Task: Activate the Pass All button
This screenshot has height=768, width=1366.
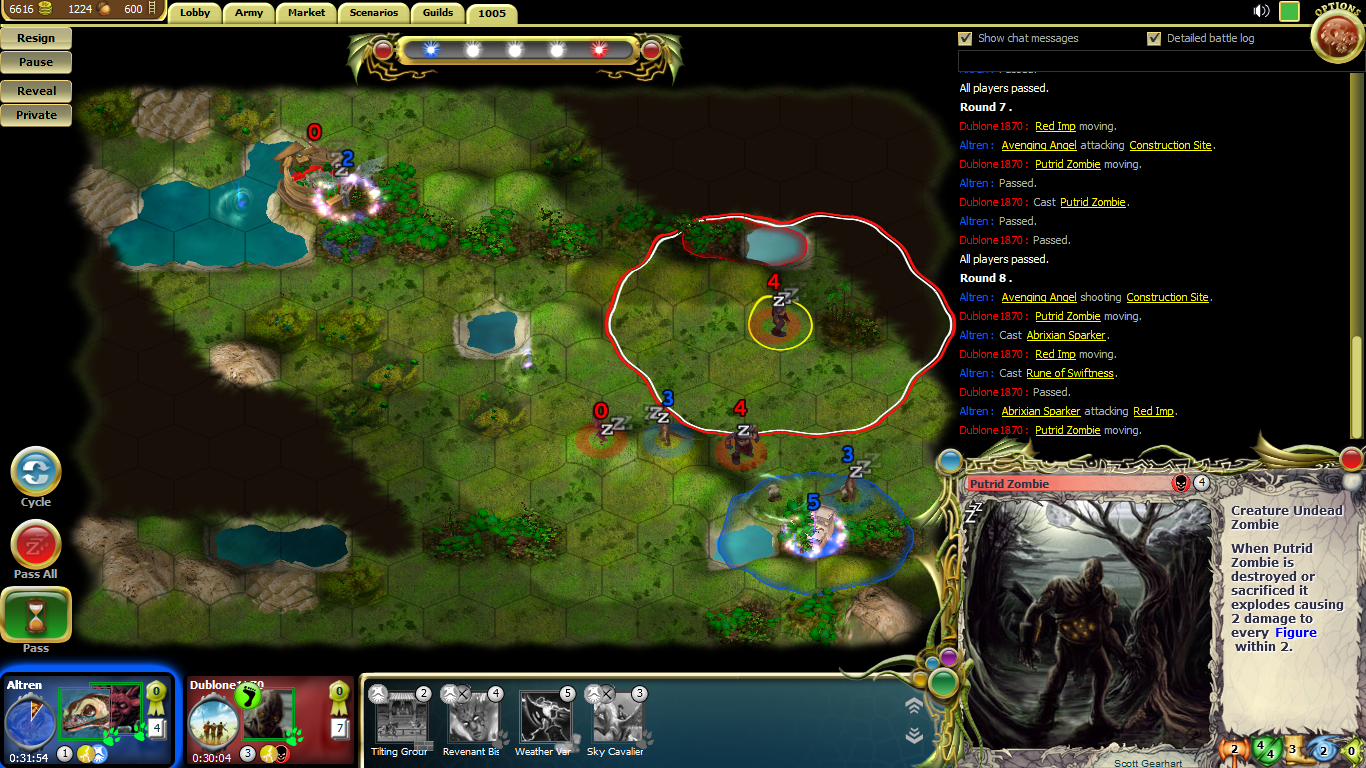Action: (36, 546)
